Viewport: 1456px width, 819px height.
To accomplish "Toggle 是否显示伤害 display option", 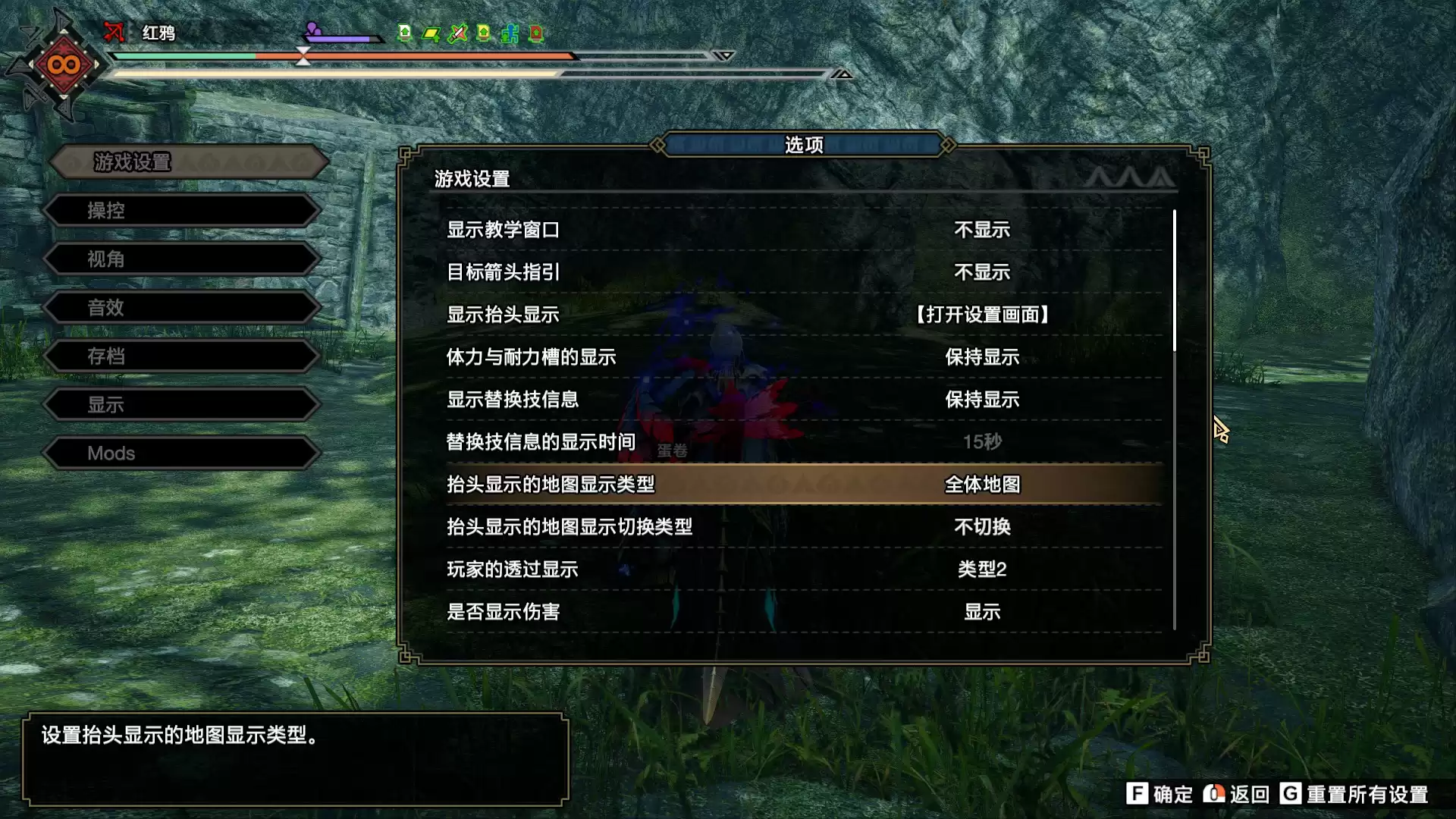I will point(982,611).
